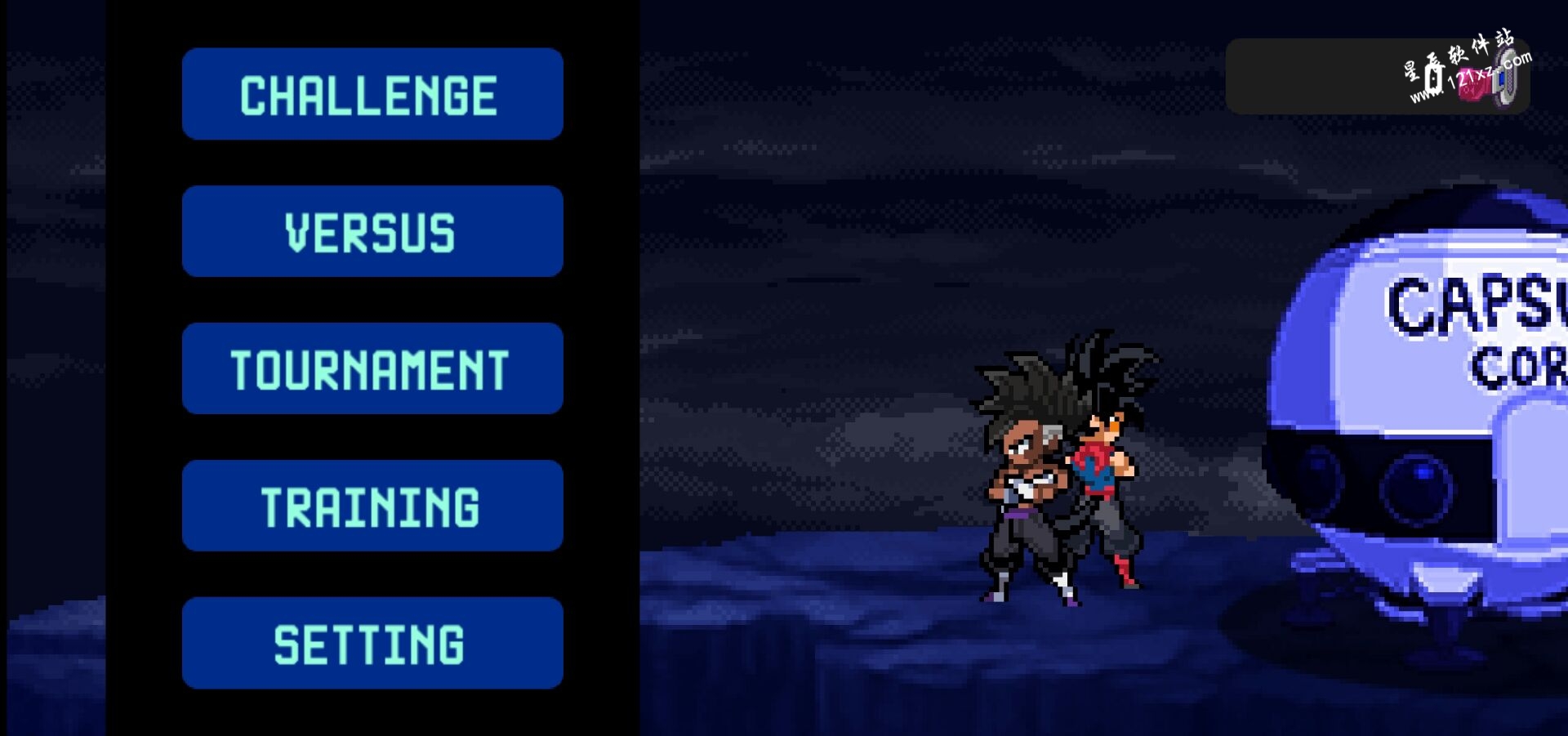This screenshot has width=1568, height=736.
Task: Enter Tournament mode
Action: click(372, 368)
